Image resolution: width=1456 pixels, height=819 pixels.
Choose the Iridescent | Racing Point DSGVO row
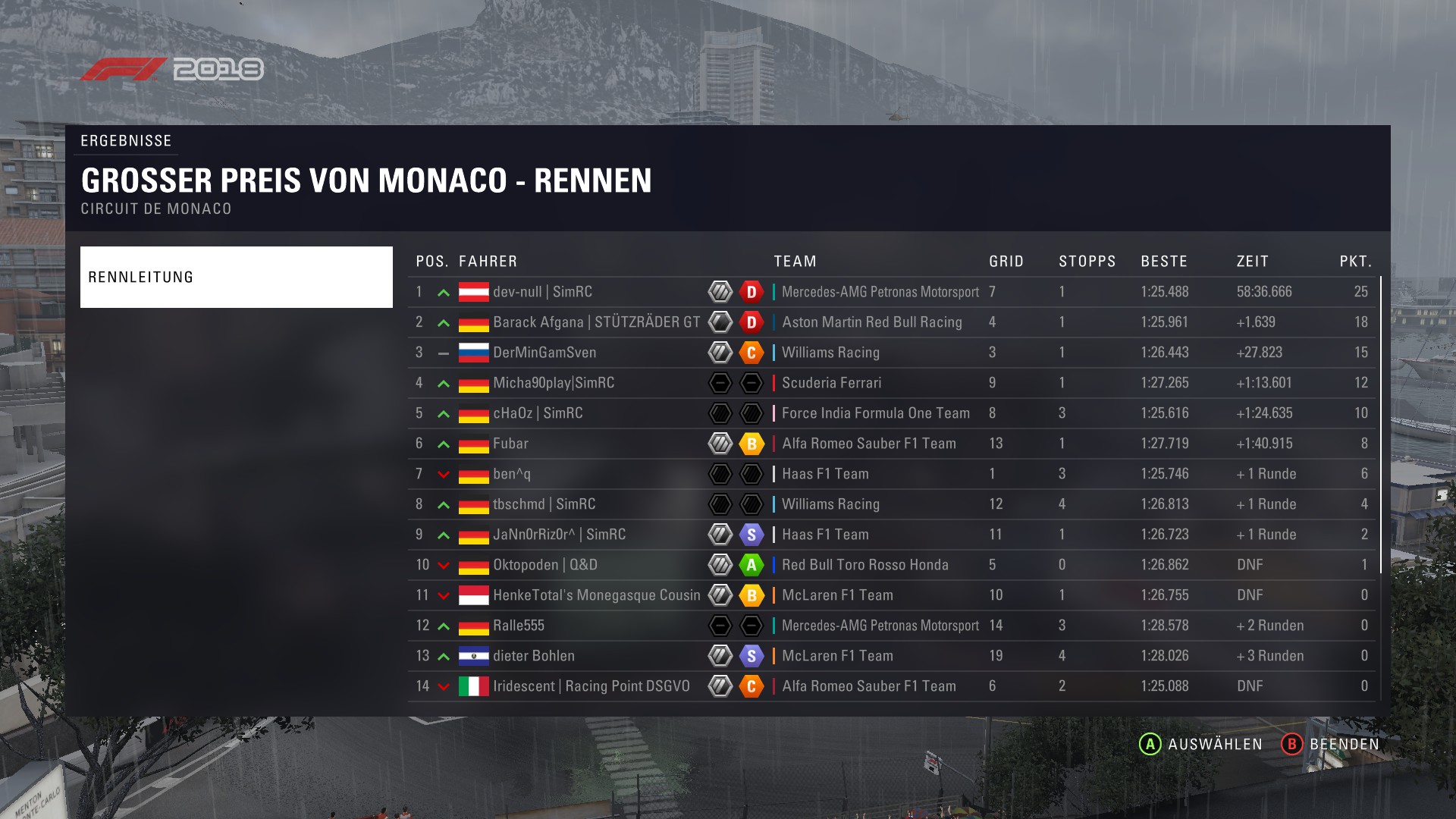pos(591,686)
